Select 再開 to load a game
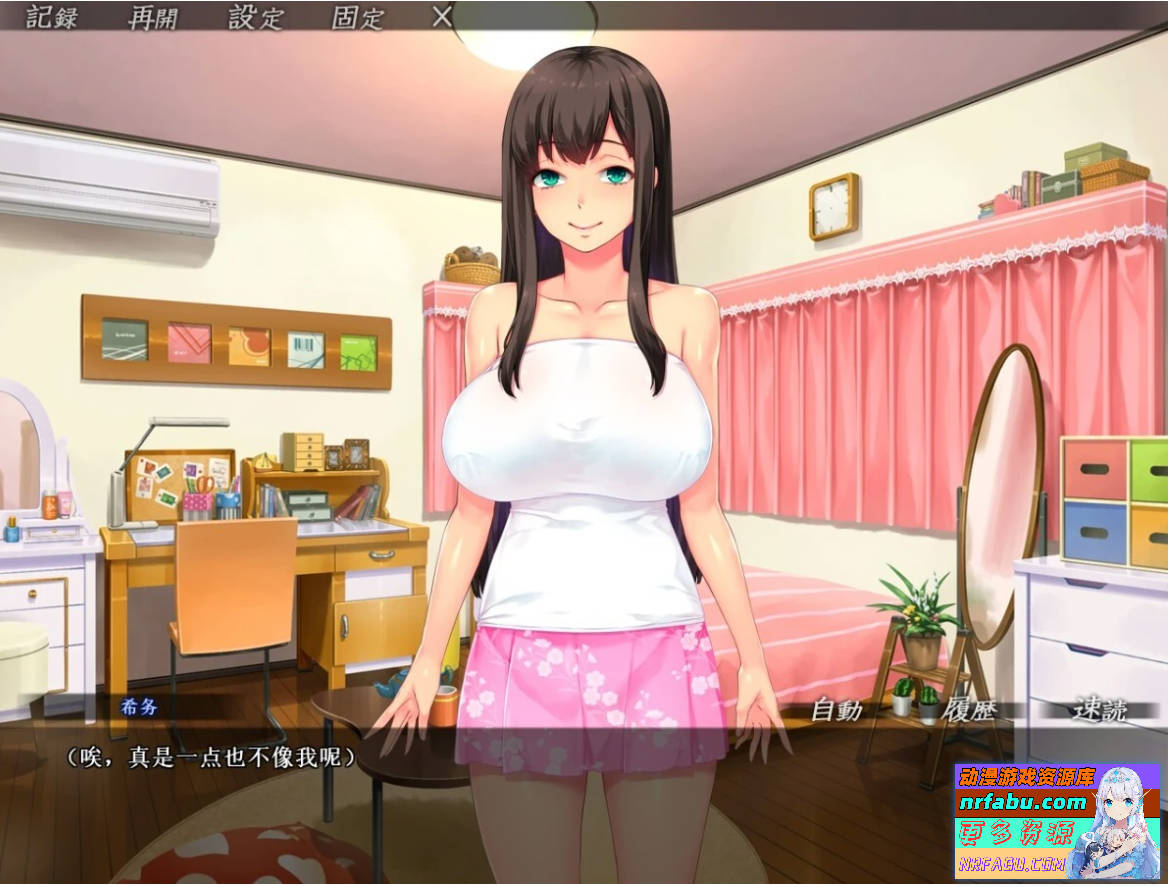This screenshot has width=1168, height=887. pos(155,17)
